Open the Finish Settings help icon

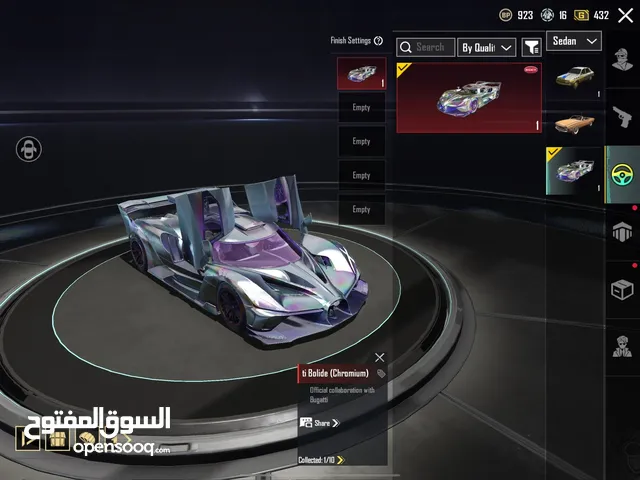pyautogui.click(x=379, y=41)
